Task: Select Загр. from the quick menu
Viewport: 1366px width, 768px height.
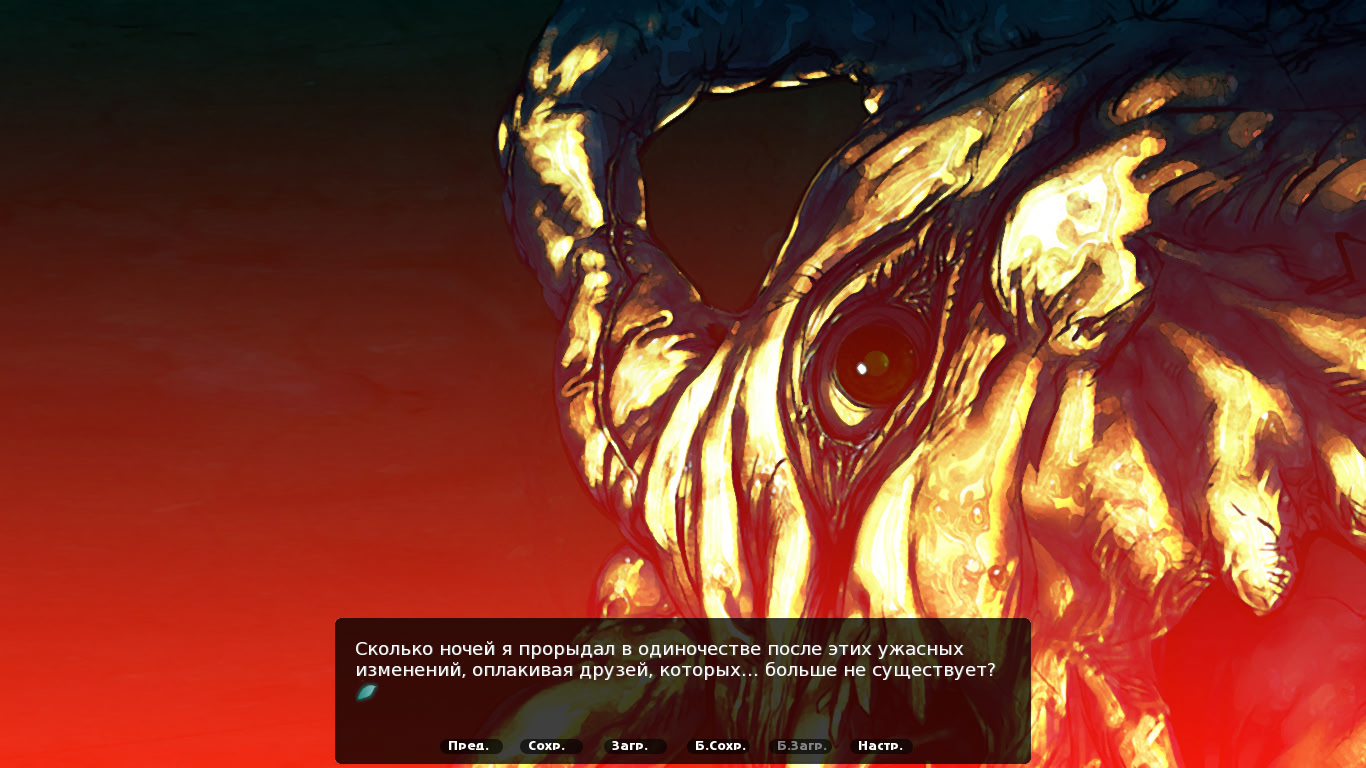Action: [x=630, y=745]
